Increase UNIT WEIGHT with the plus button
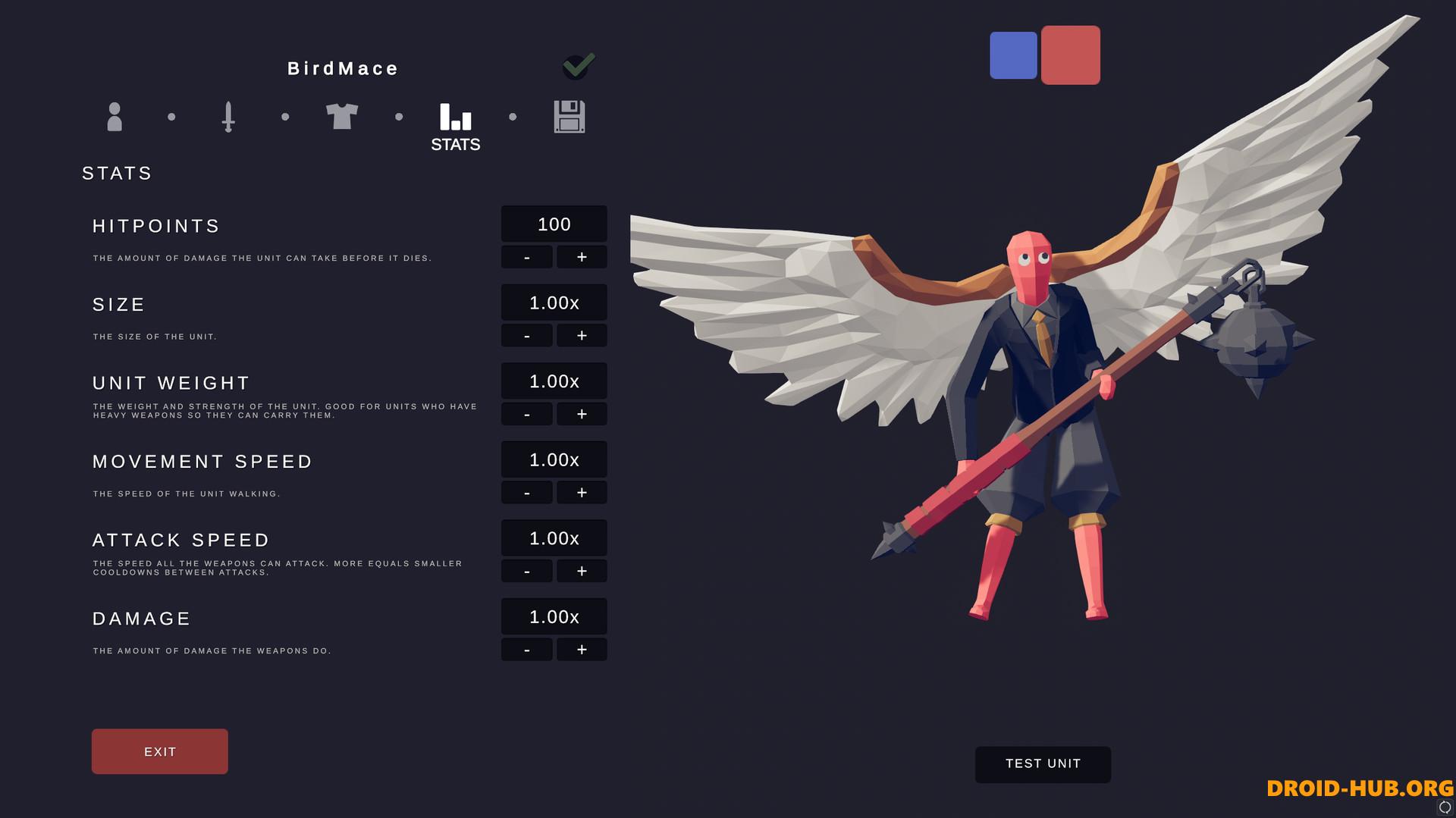The width and height of the screenshot is (1456, 818). pyautogui.click(x=582, y=414)
